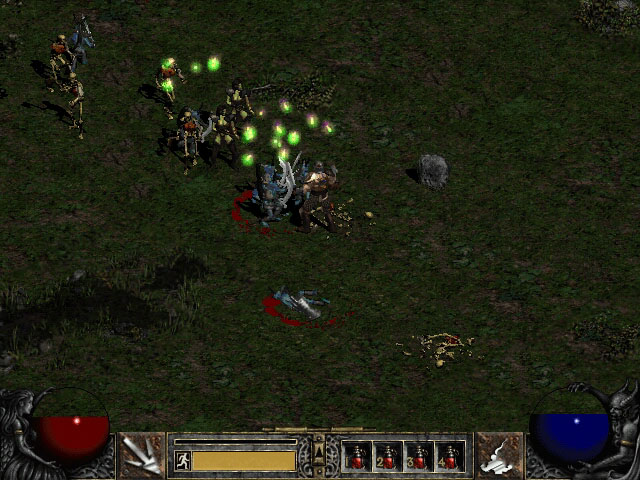Viewport: 640px width, 480px height.
Task: Open the right-click skill selector
Action: [498, 456]
